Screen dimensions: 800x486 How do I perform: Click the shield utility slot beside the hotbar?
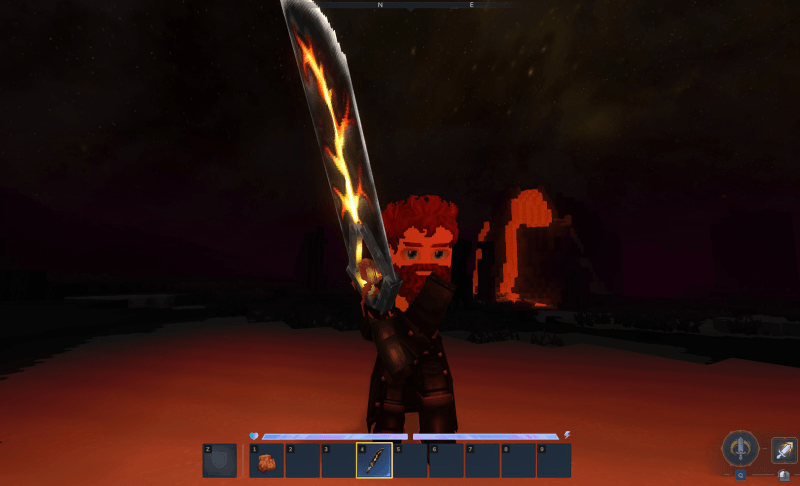219,461
